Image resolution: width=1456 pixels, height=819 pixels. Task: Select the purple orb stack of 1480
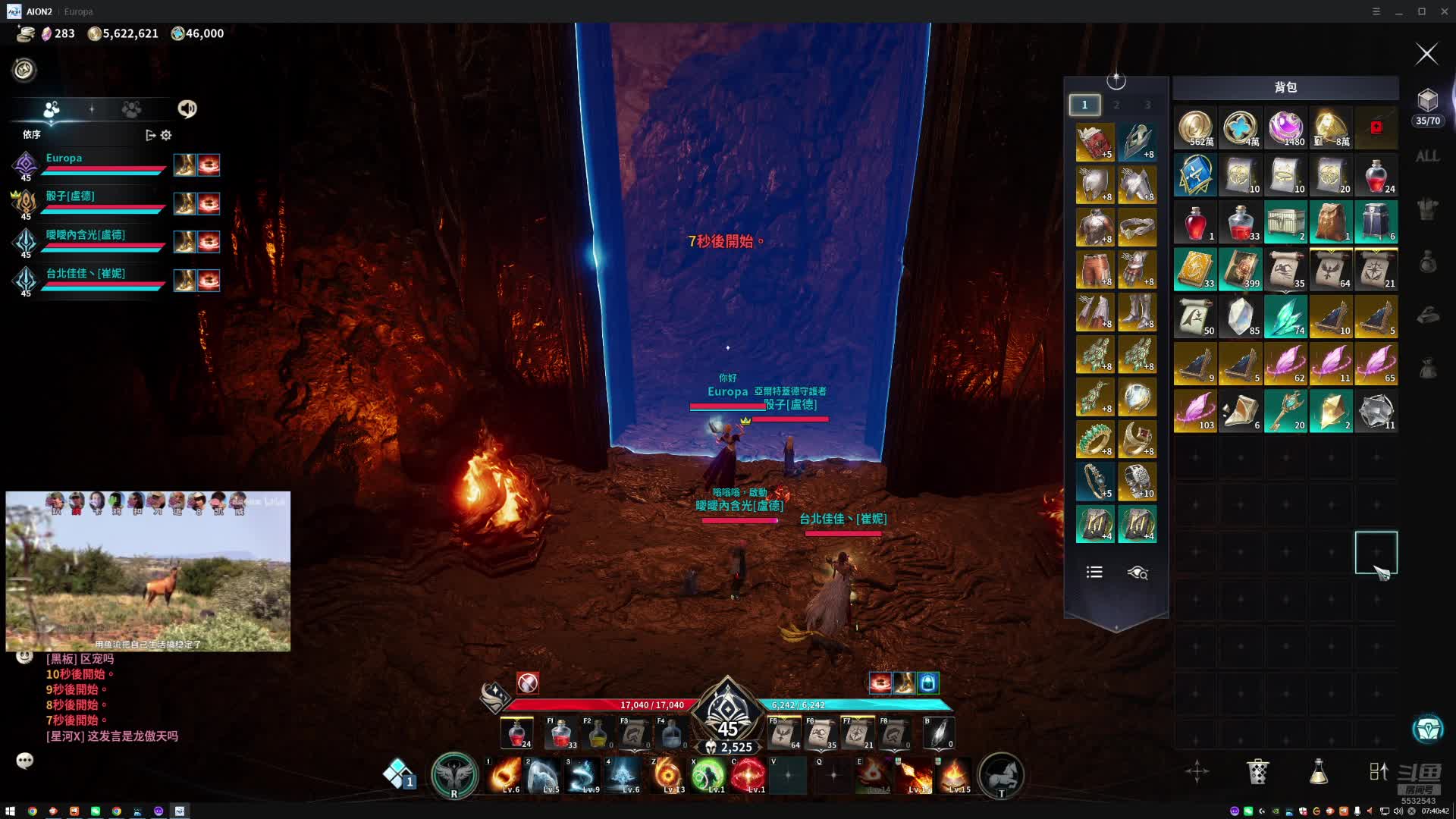1285,127
